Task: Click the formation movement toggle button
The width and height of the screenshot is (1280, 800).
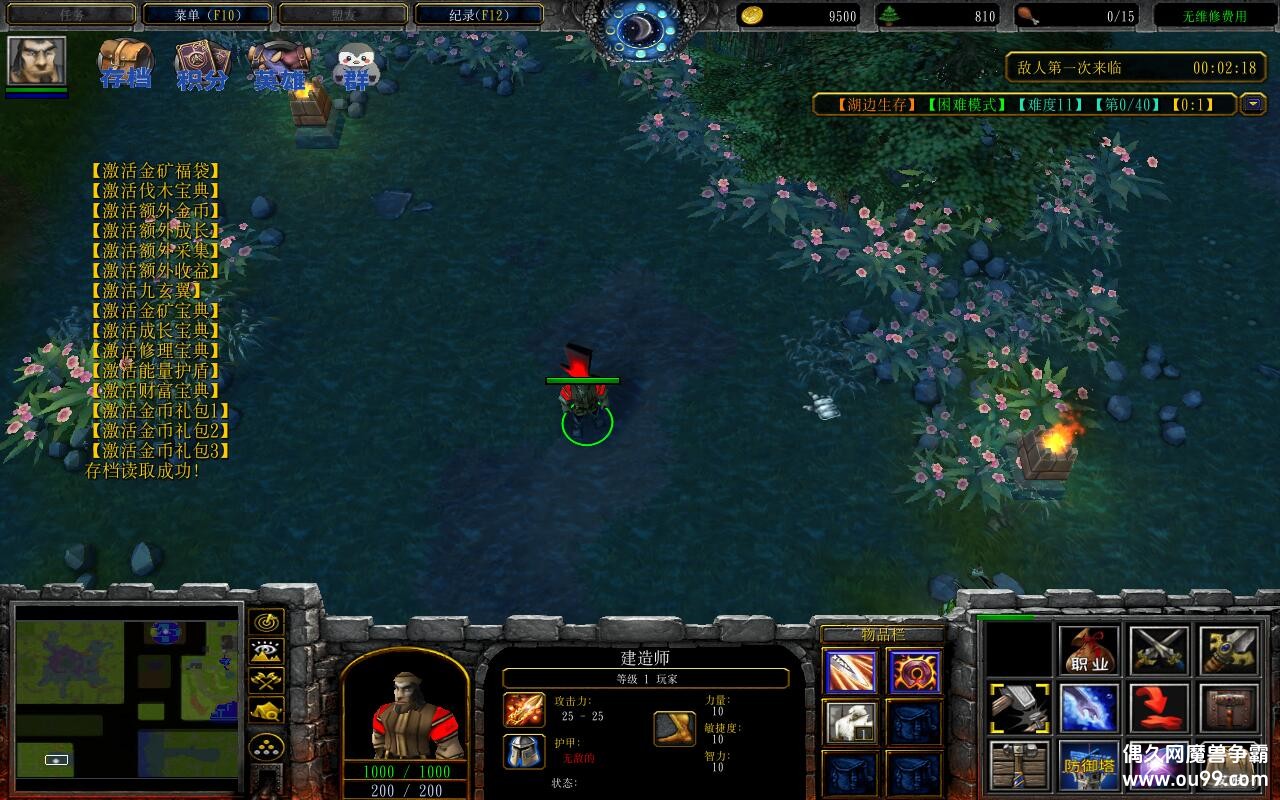Action: pyautogui.click(x=266, y=747)
